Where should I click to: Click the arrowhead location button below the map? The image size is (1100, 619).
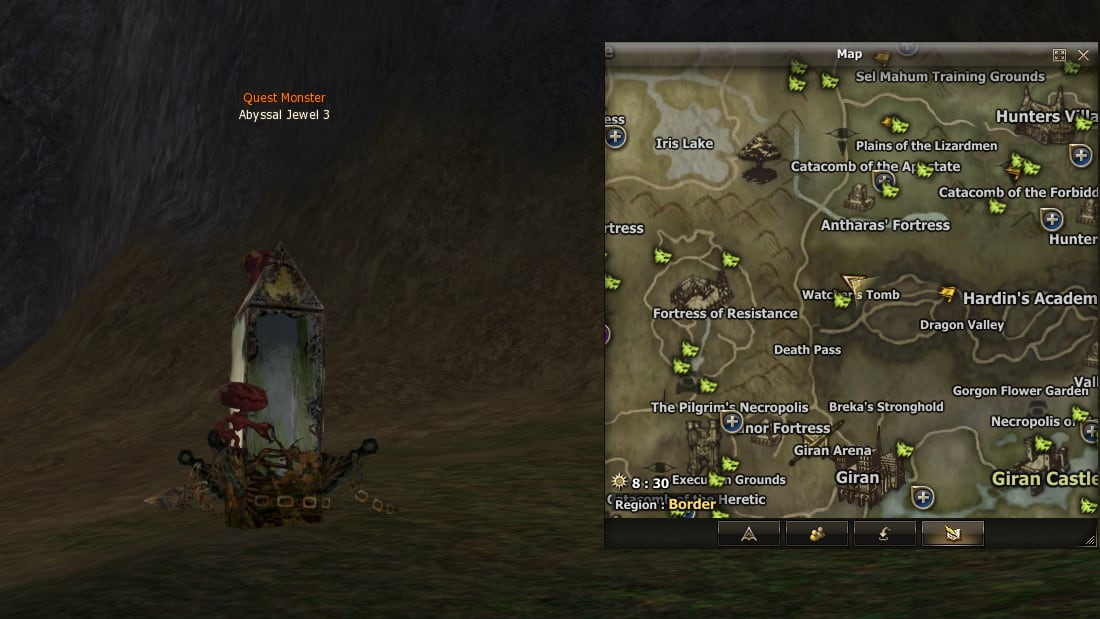pos(749,534)
